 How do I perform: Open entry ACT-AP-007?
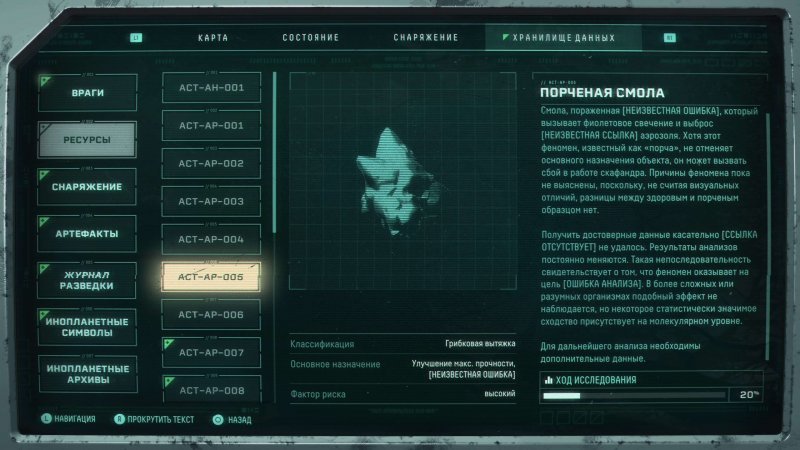point(211,353)
